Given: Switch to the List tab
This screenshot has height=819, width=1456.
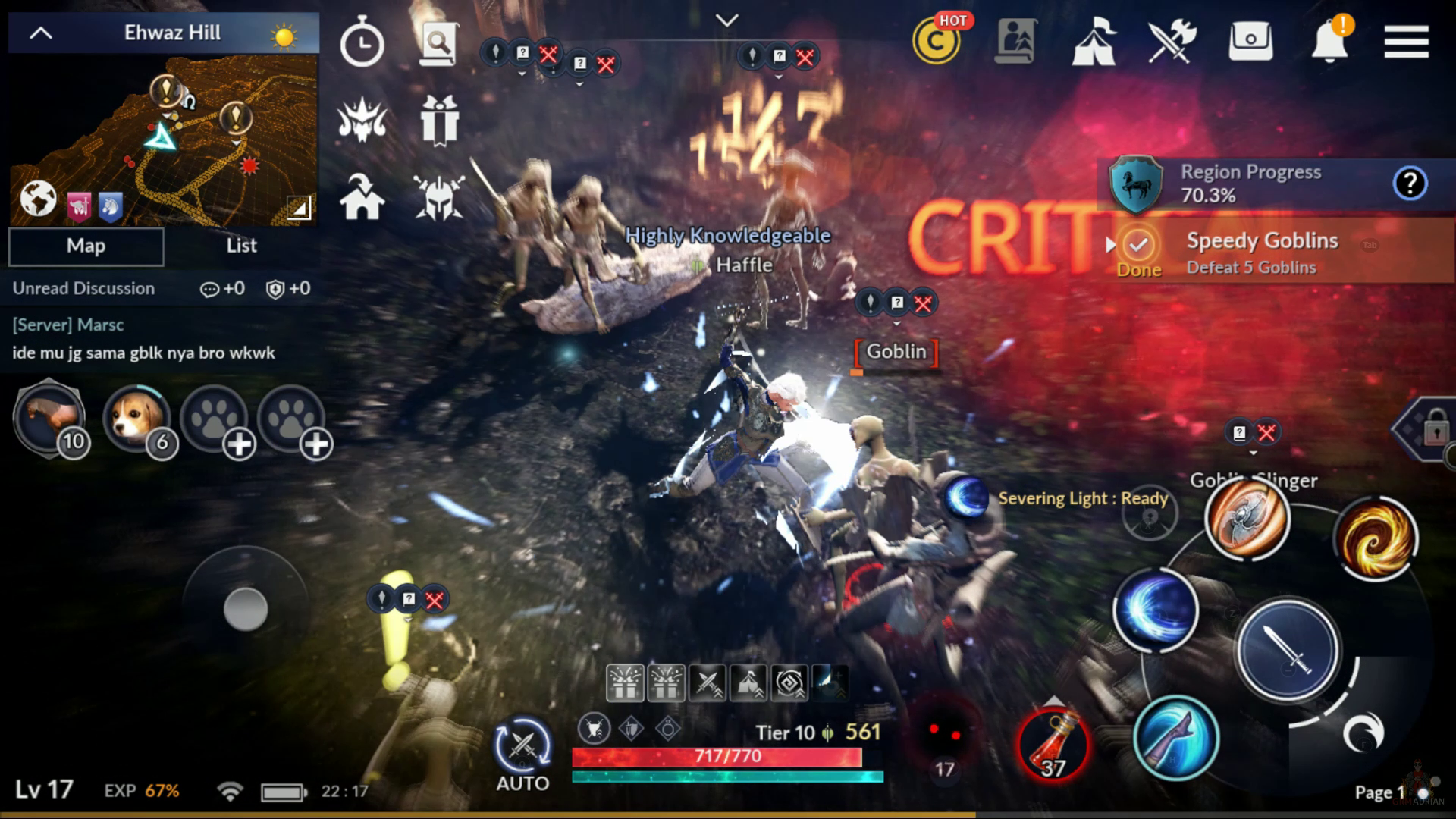Looking at the screenshot, I should [x=241, y=246].
